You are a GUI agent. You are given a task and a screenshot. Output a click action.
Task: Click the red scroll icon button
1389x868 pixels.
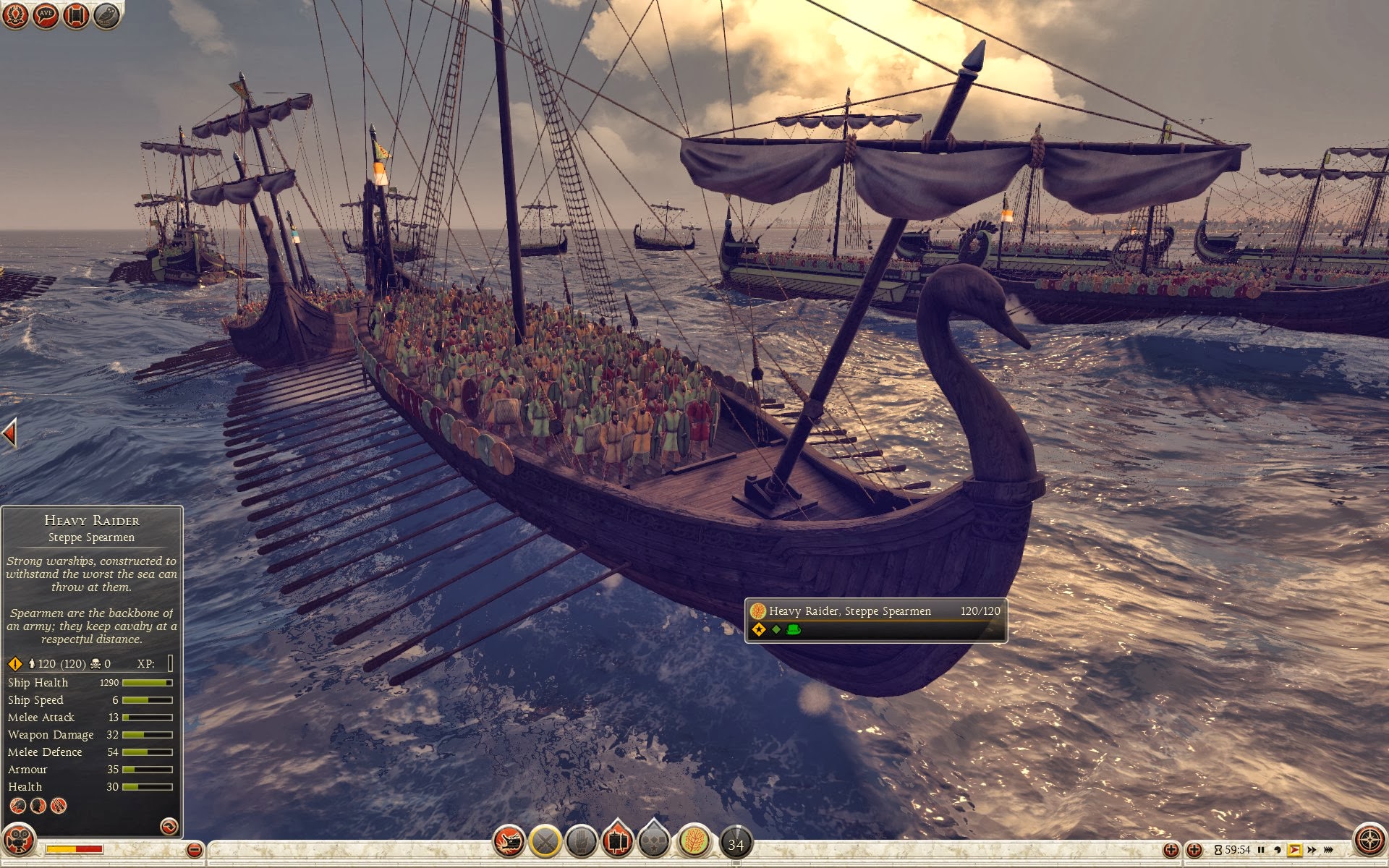(x=76, y=14)
